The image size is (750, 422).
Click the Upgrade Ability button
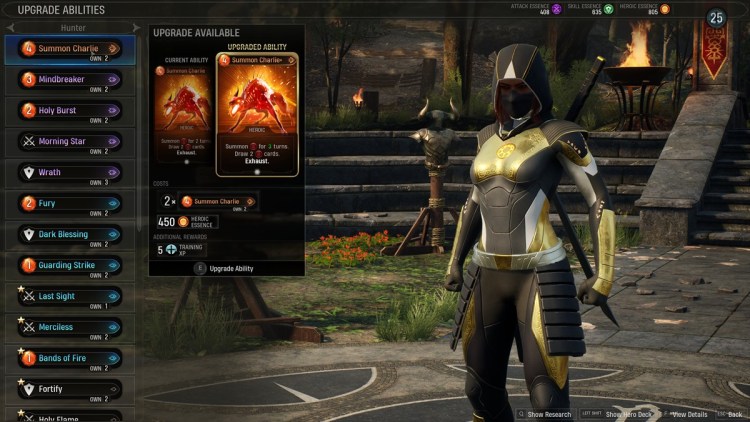pyautogui.click(x=227, y=268)
